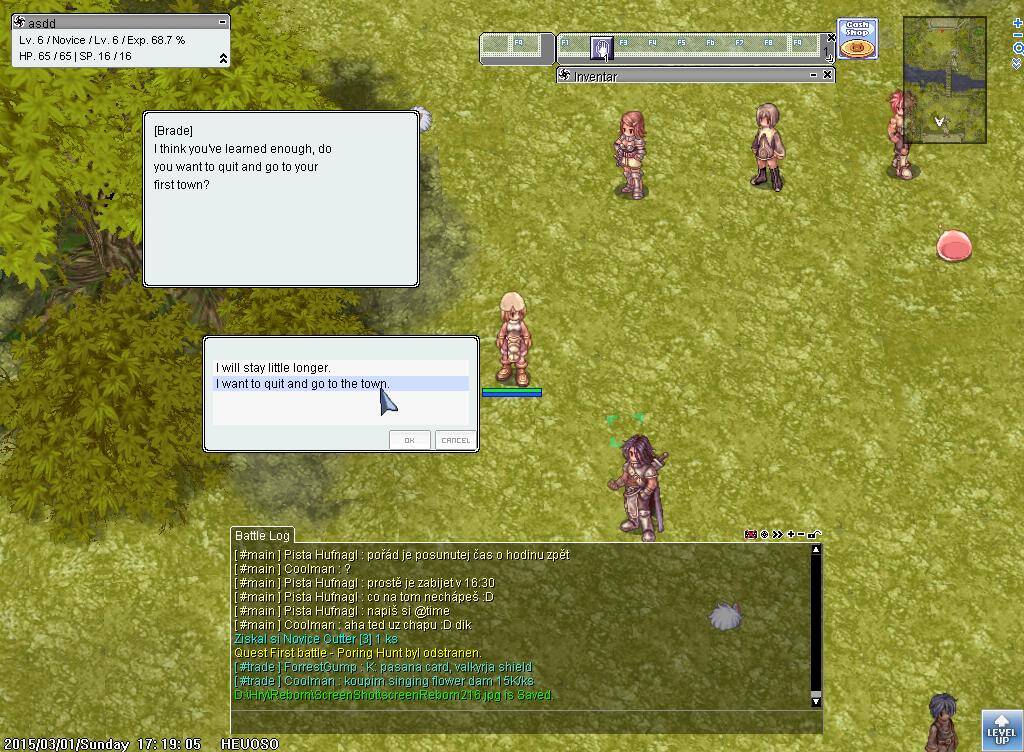Click the minimap

(944, 80)
